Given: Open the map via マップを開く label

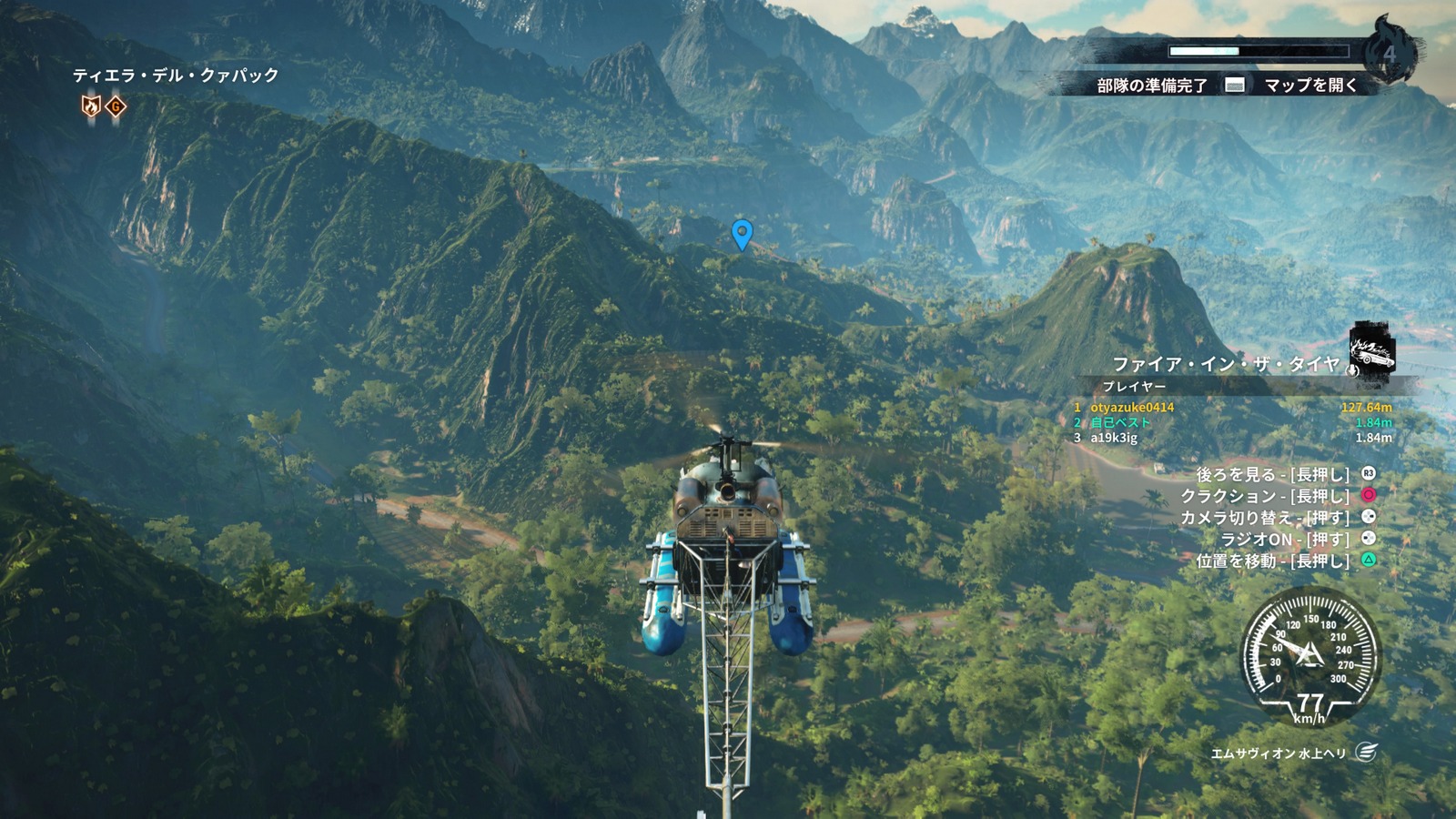Looking at the screenshot, I should click(1310, 86).
